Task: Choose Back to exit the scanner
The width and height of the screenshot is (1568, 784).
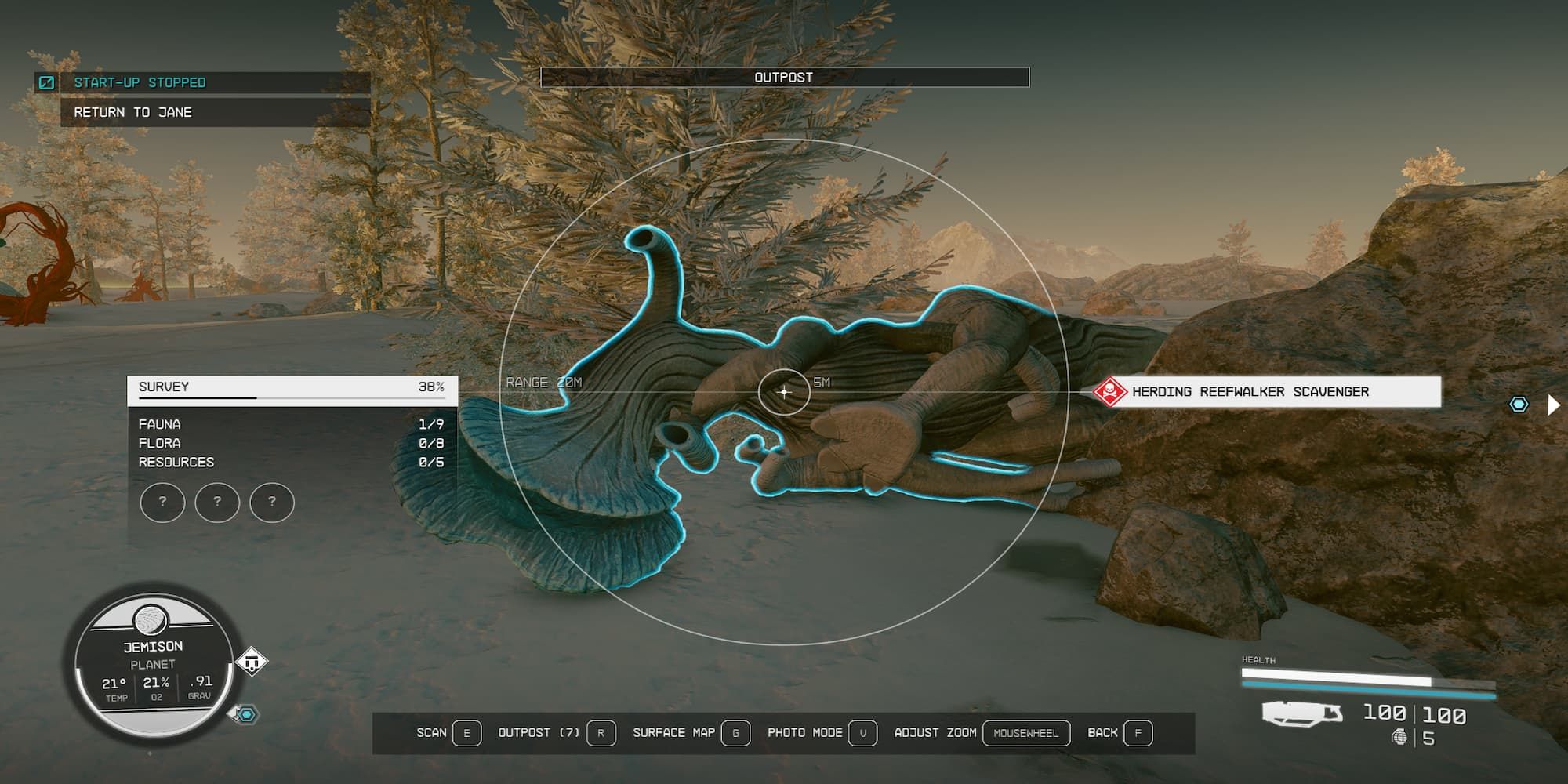Action: (1119, 733)
